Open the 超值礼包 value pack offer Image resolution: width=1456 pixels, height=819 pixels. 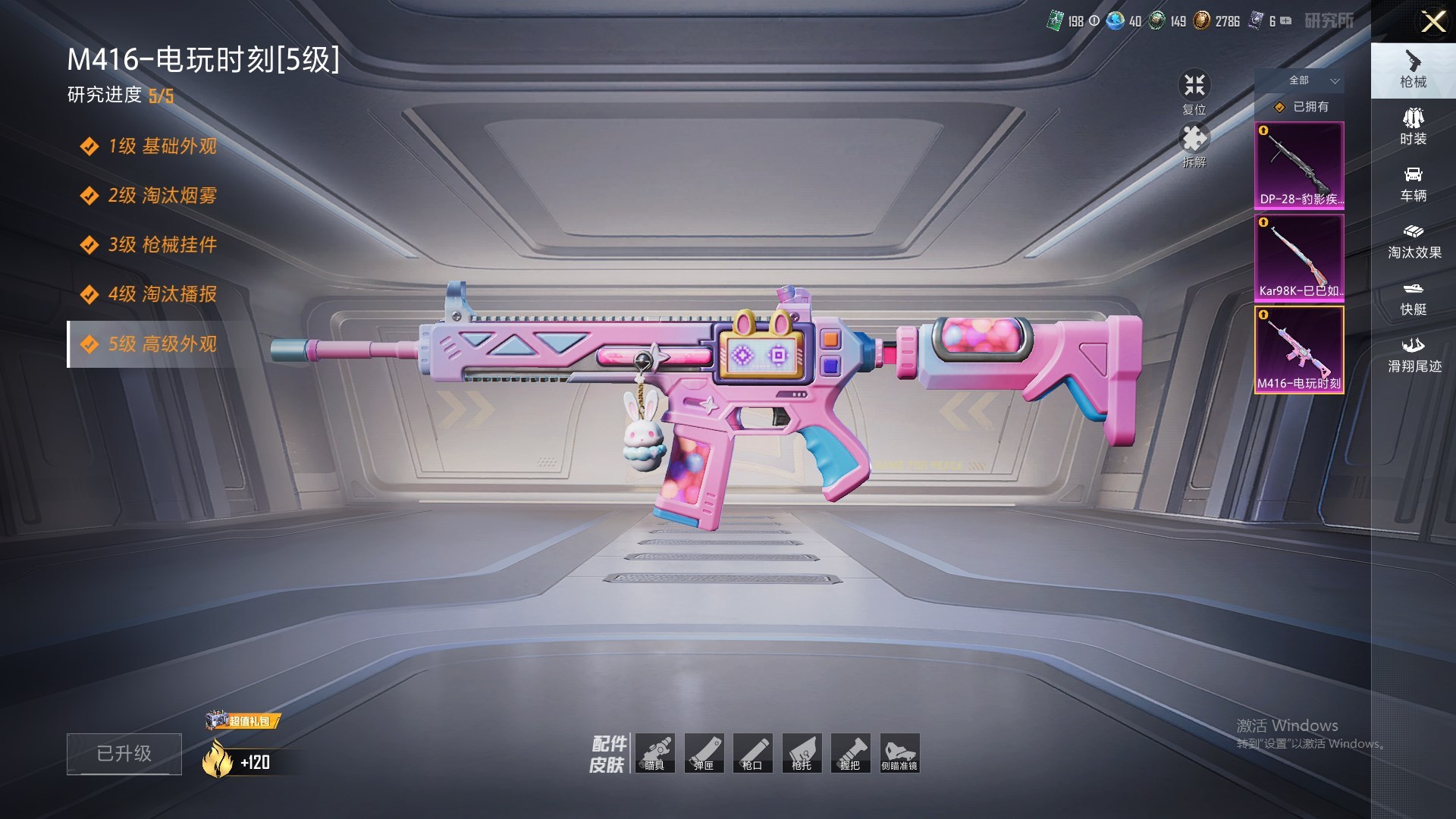click(243, 720)
